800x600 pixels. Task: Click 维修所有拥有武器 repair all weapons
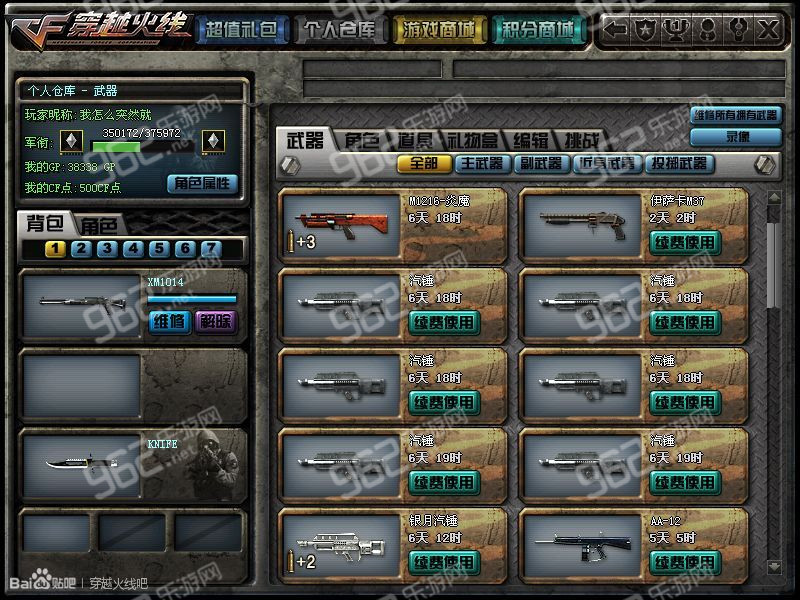pyautogui.click(x=736, y=115)
